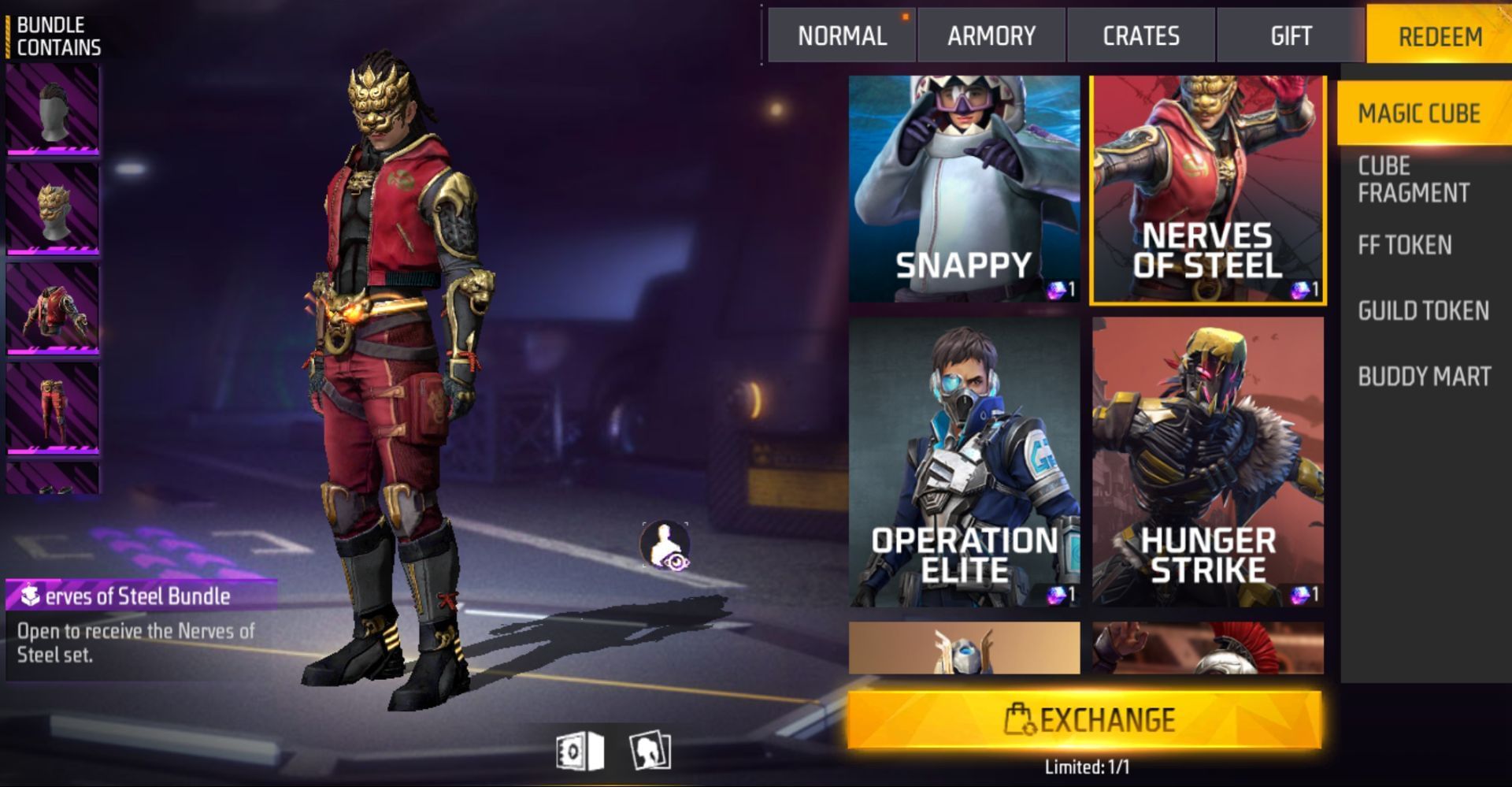Select the GUILD TOKEN category
Viewport: 1512px width, 787px height.
pyautogui.click(x=1422, y=311)
